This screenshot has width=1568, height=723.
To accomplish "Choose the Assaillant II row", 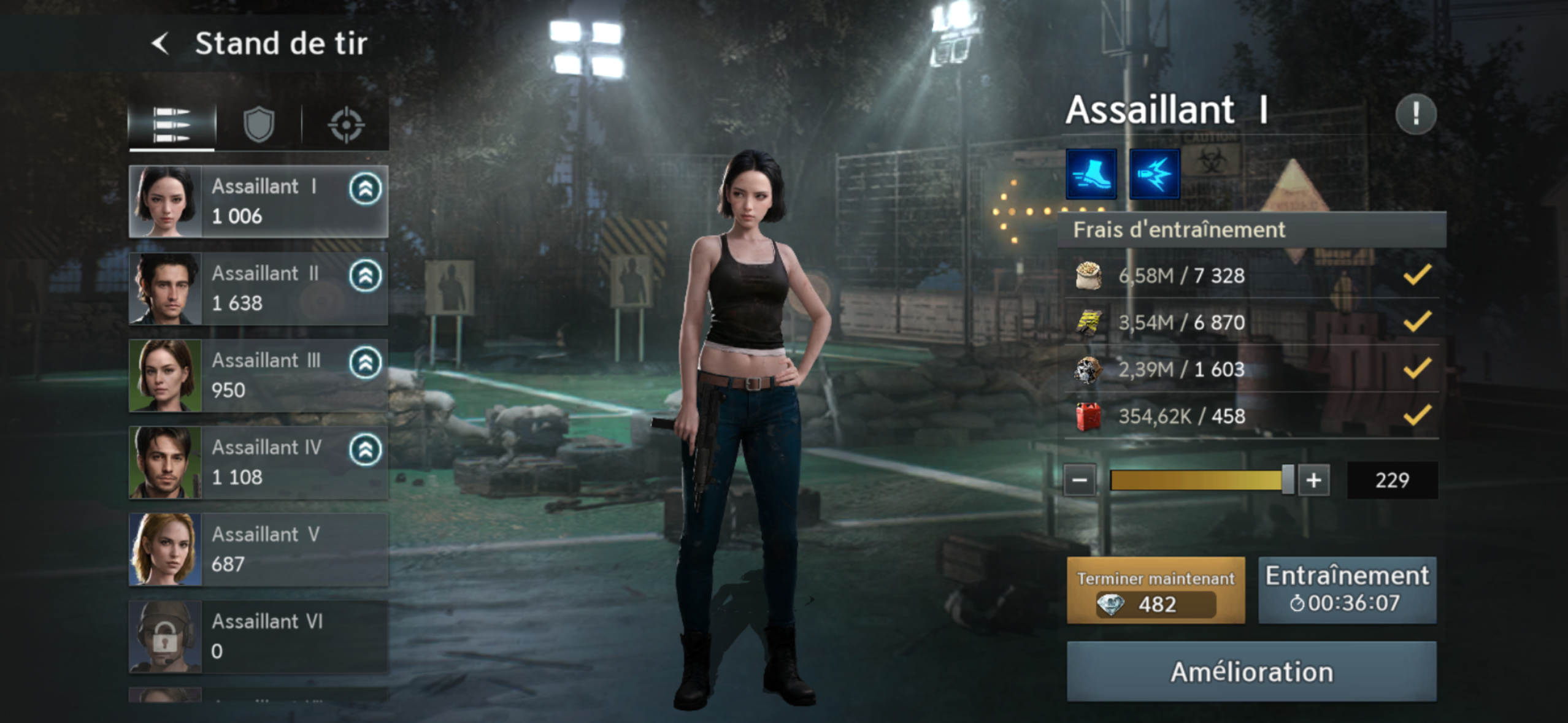I will (x=258, y=288).
